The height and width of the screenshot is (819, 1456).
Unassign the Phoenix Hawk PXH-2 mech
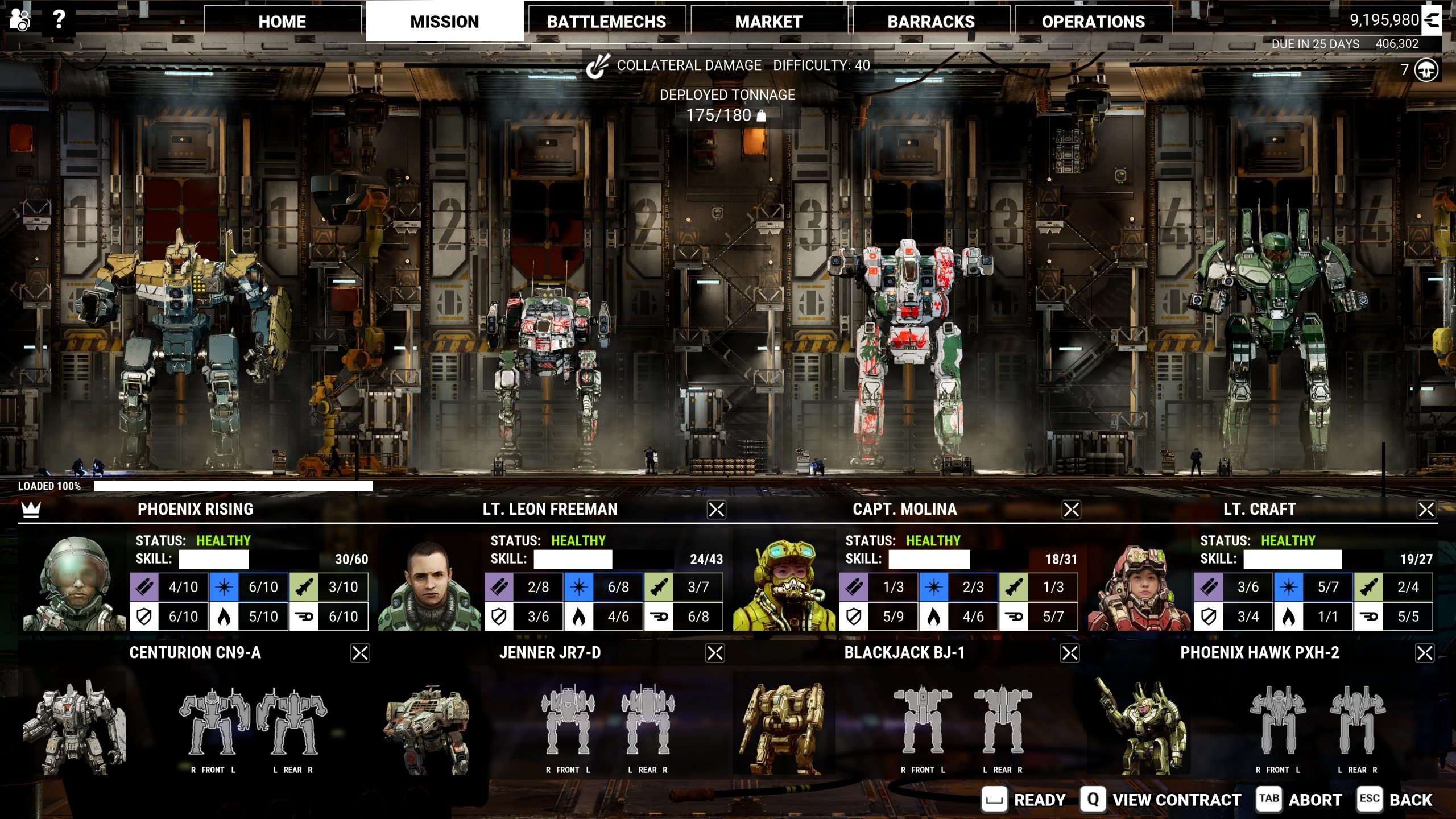tap(1425, 653)
